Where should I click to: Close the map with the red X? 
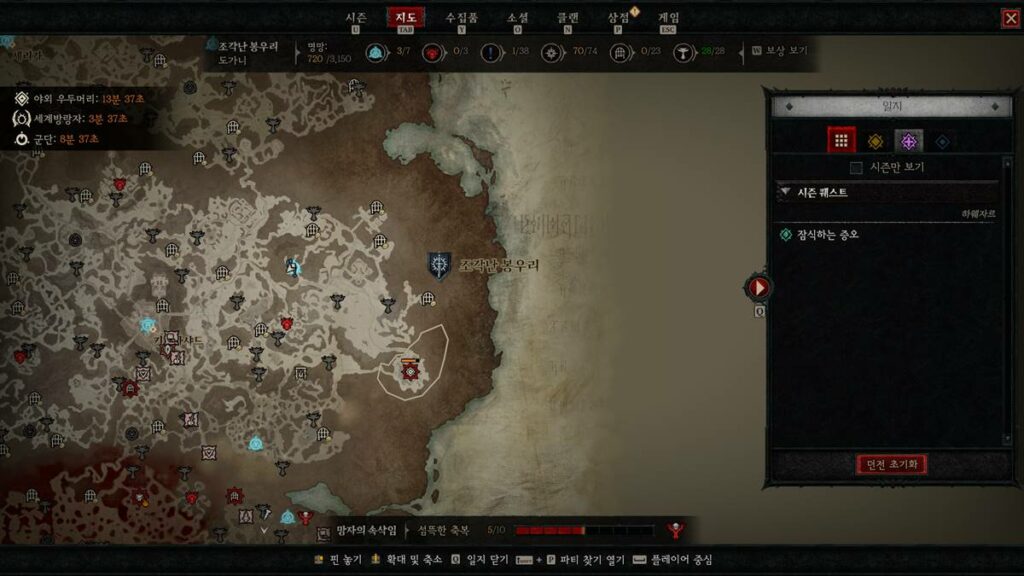click(1010, 18)
